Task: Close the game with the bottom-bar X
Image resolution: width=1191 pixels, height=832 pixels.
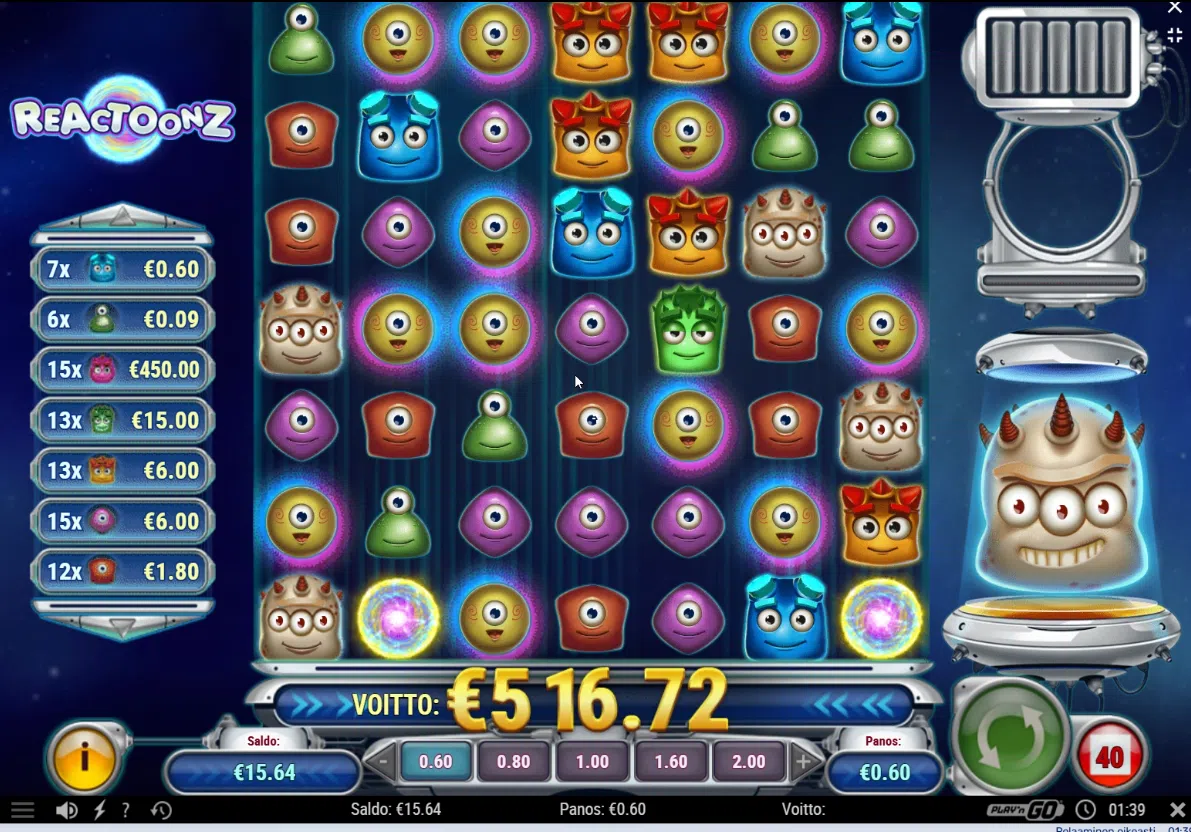Action: [x=1177, y=809]
